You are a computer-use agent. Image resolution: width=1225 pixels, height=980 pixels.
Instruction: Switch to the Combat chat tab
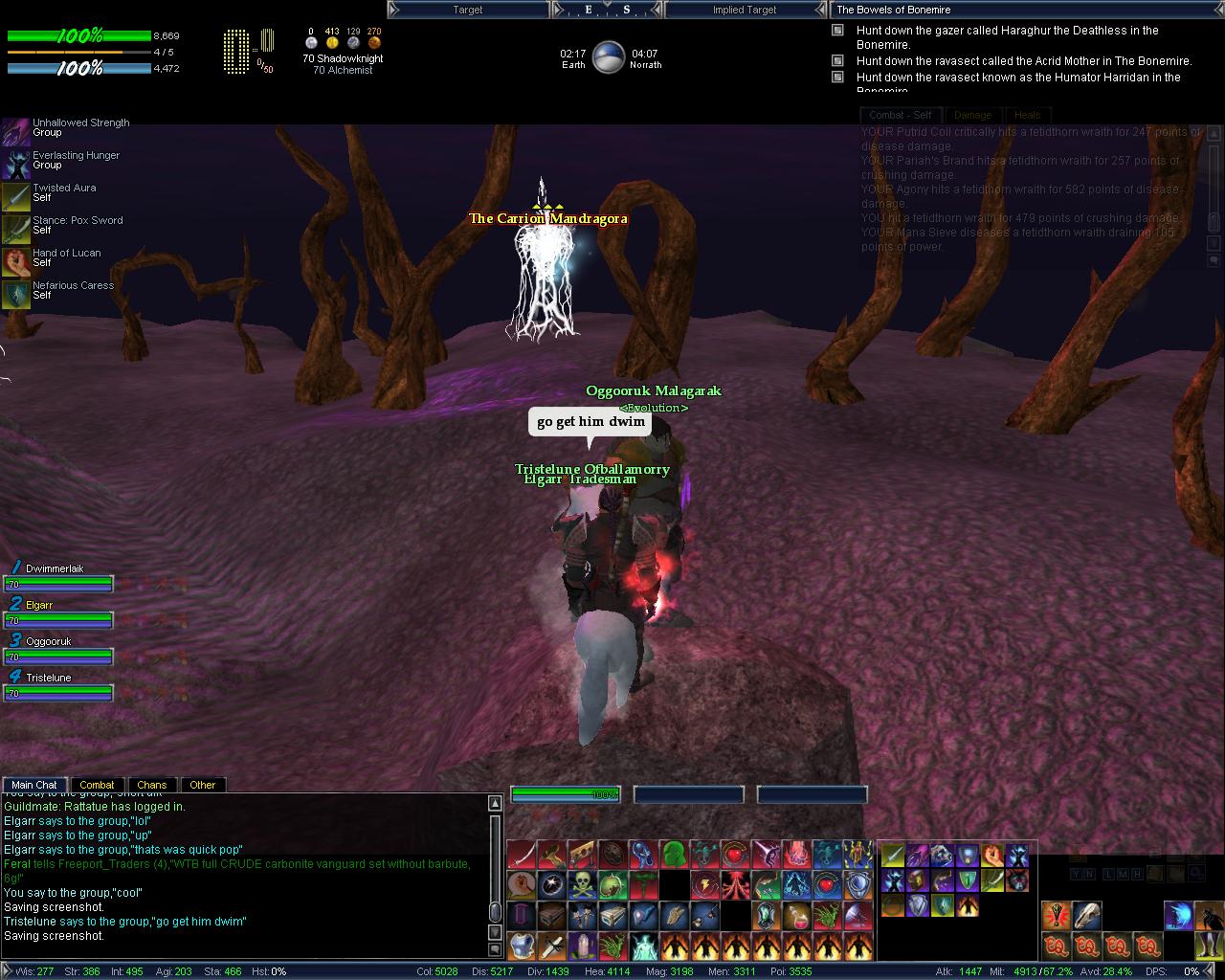point(97,785)
